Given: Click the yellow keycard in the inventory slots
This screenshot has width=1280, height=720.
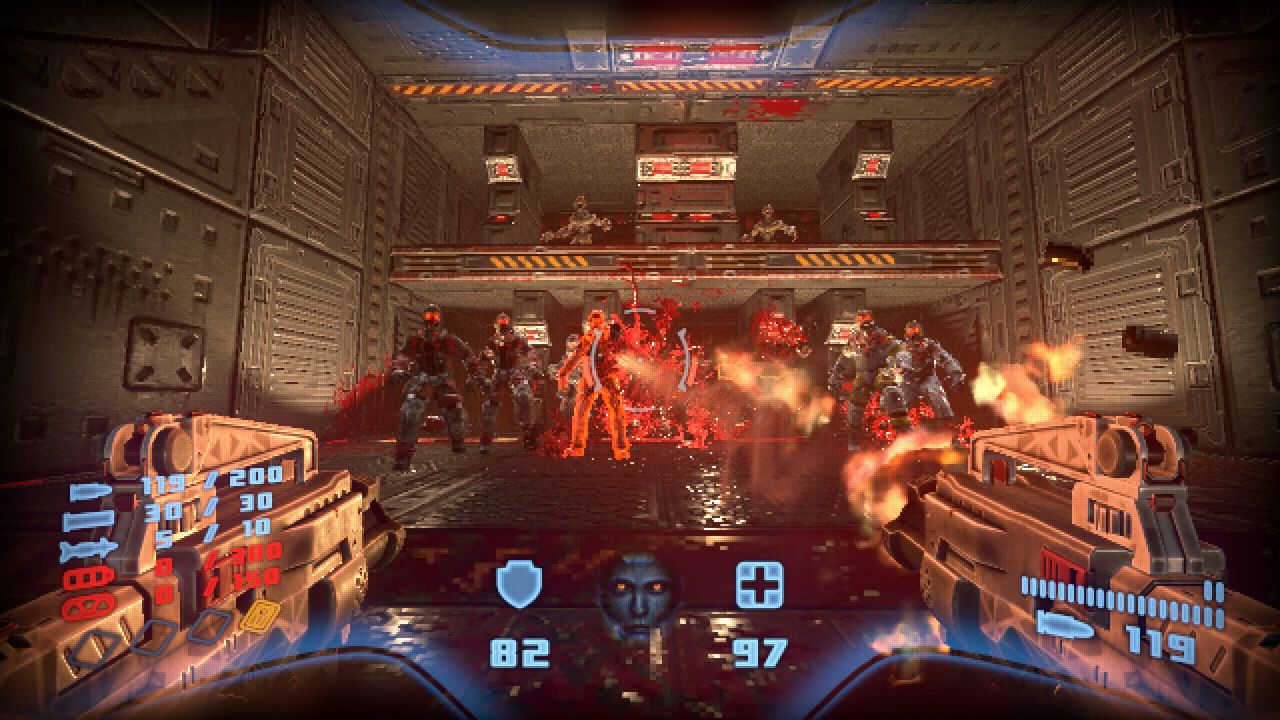Looking at the screenshot, I should (x=259, y=616).
